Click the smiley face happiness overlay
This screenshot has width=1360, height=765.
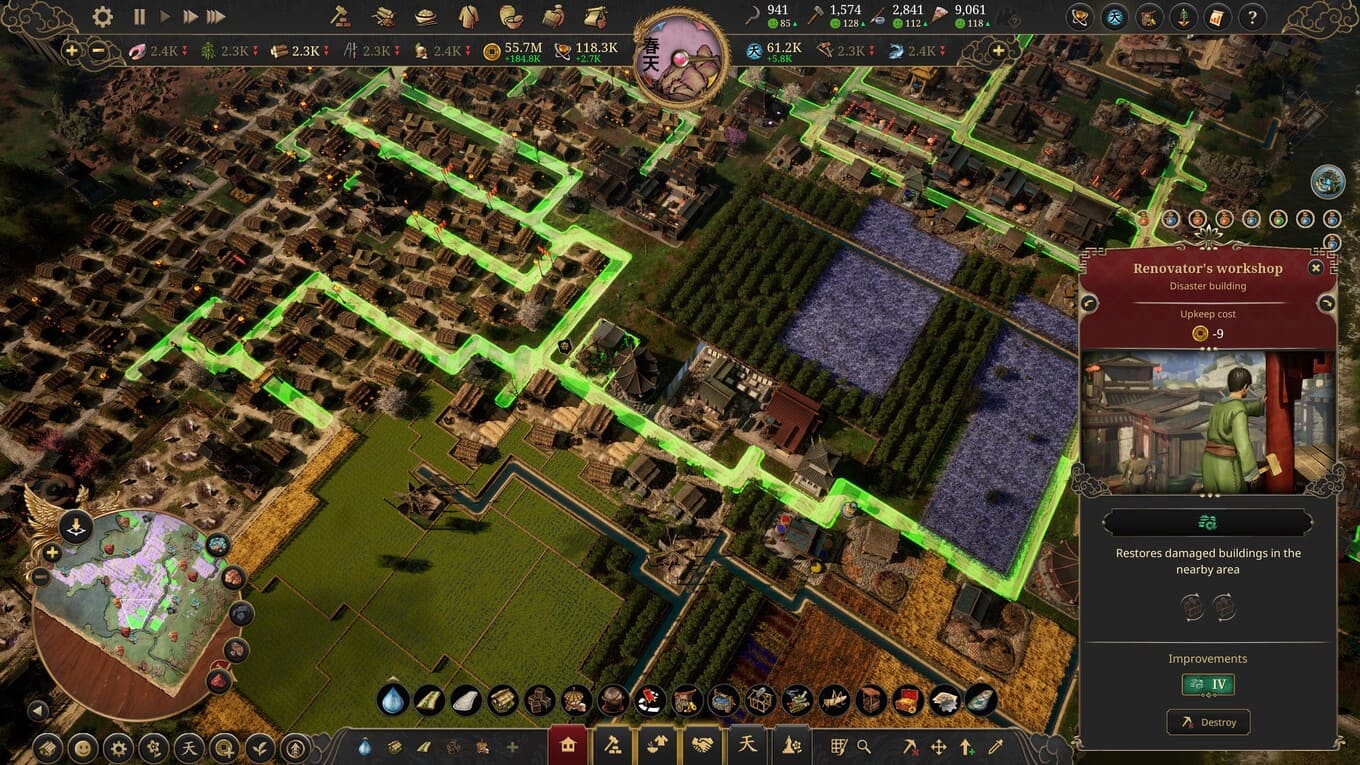point(83,747)
